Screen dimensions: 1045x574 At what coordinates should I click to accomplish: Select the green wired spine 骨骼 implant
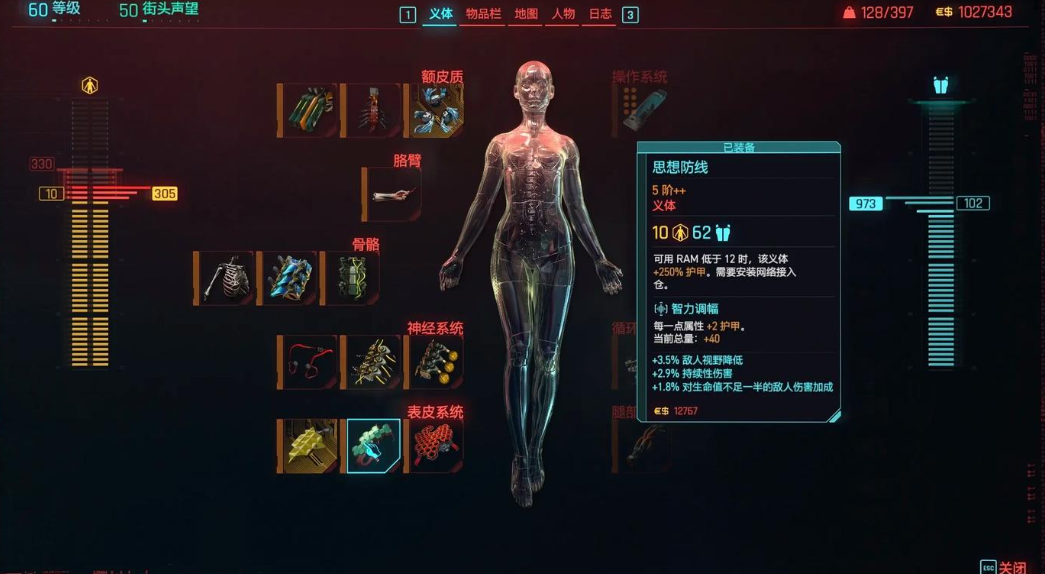[x=351, y=278]
